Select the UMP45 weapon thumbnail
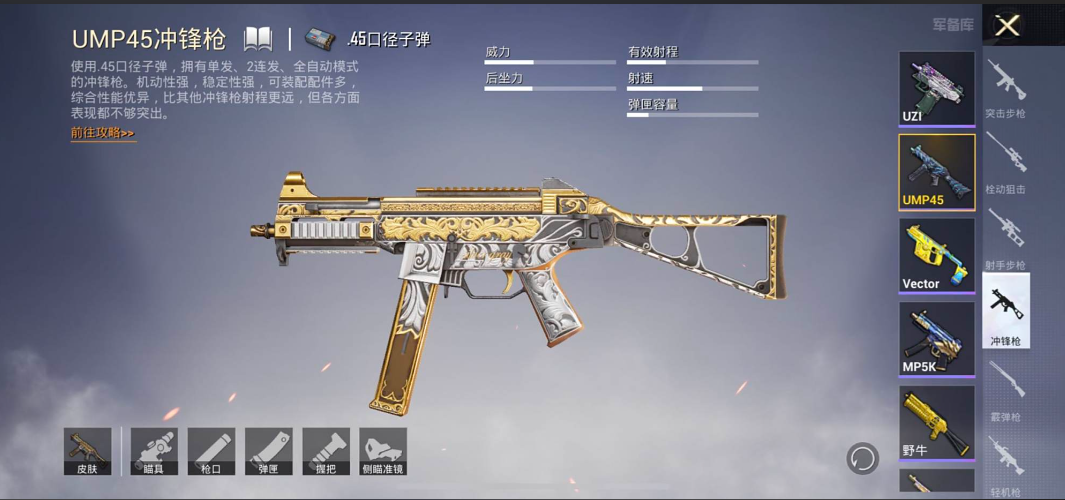Screen dimensions: 1065x500 [x=936, y=171]
